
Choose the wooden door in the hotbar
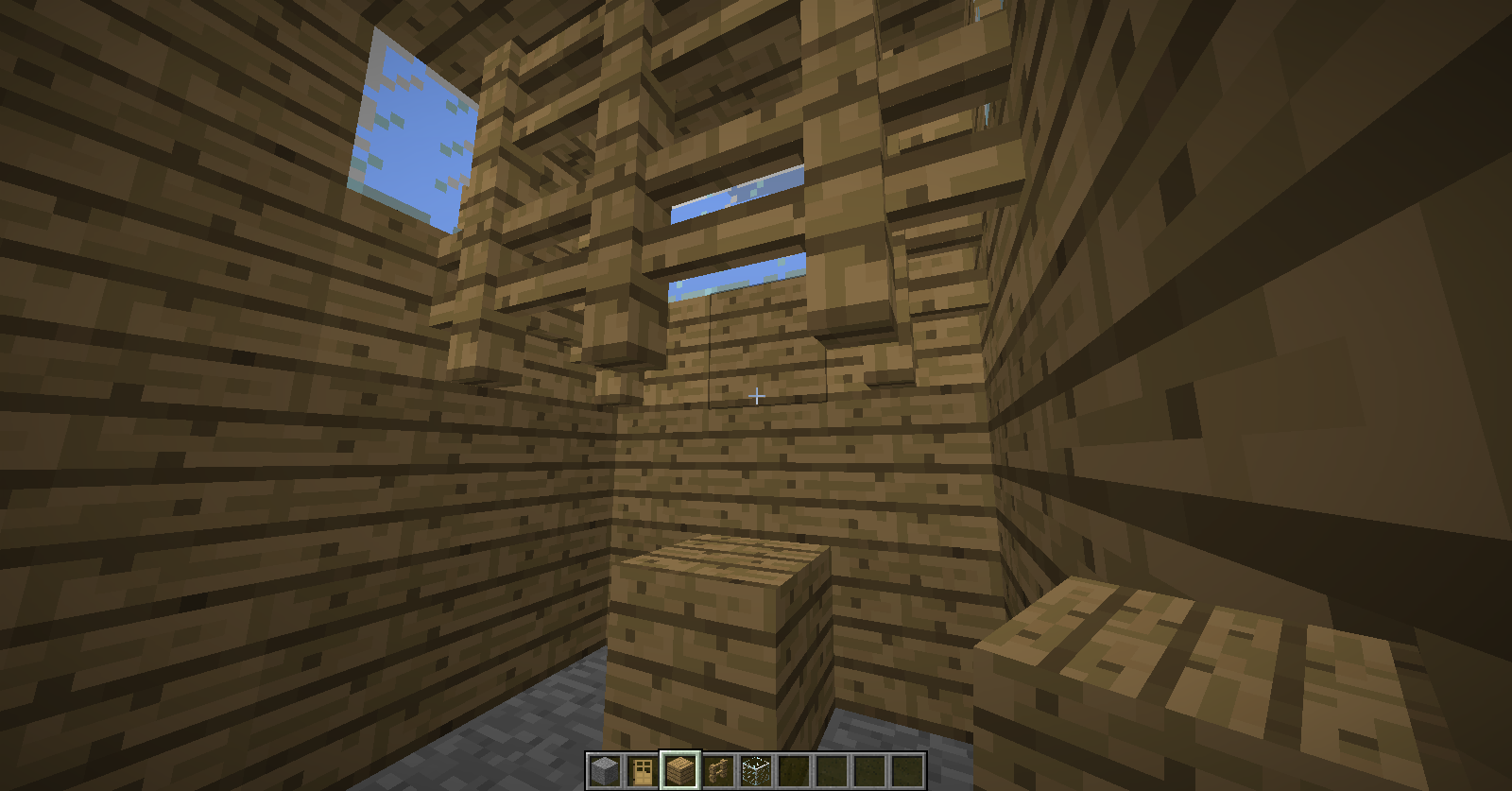642,770
